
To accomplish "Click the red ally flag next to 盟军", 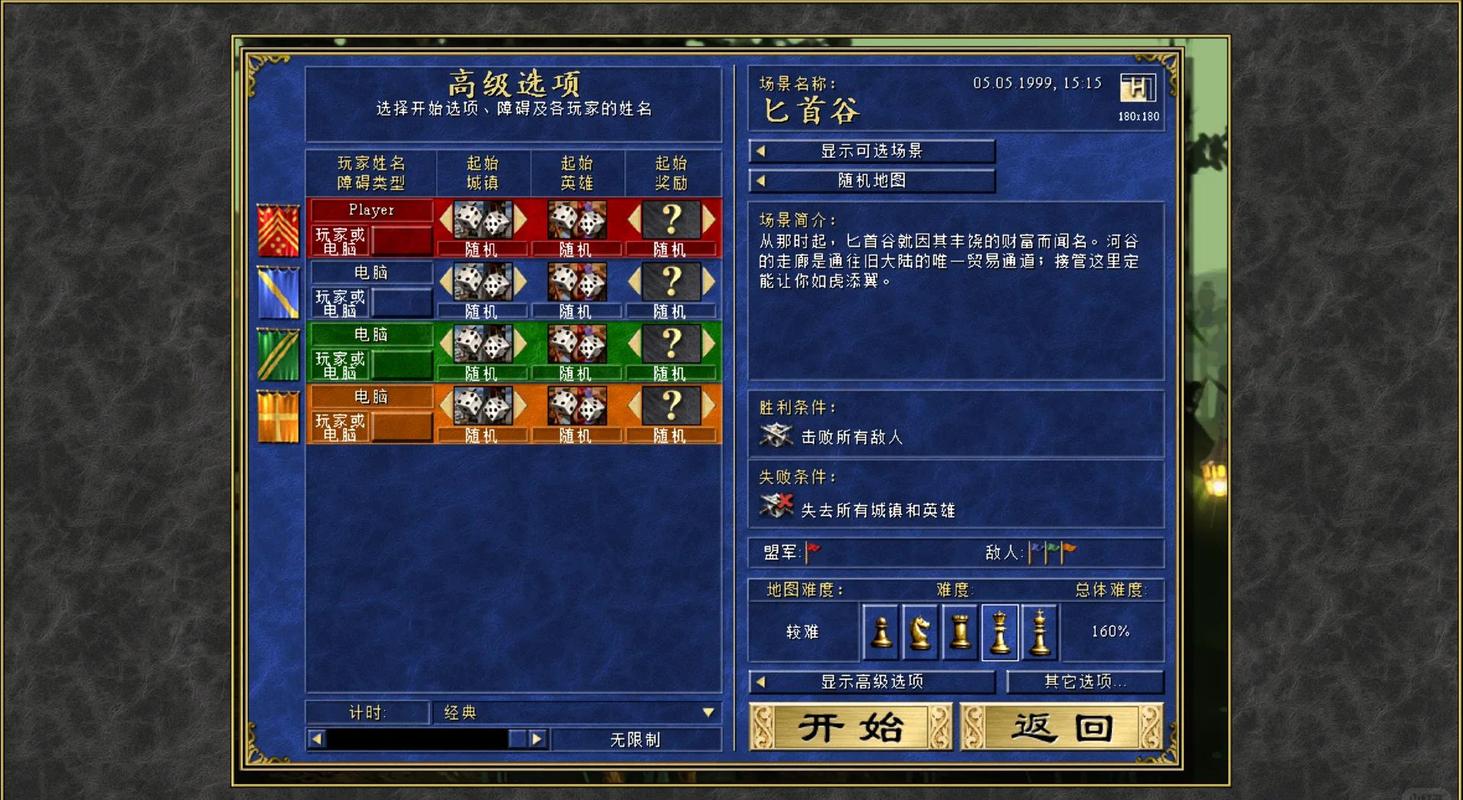I will (811, 551).
